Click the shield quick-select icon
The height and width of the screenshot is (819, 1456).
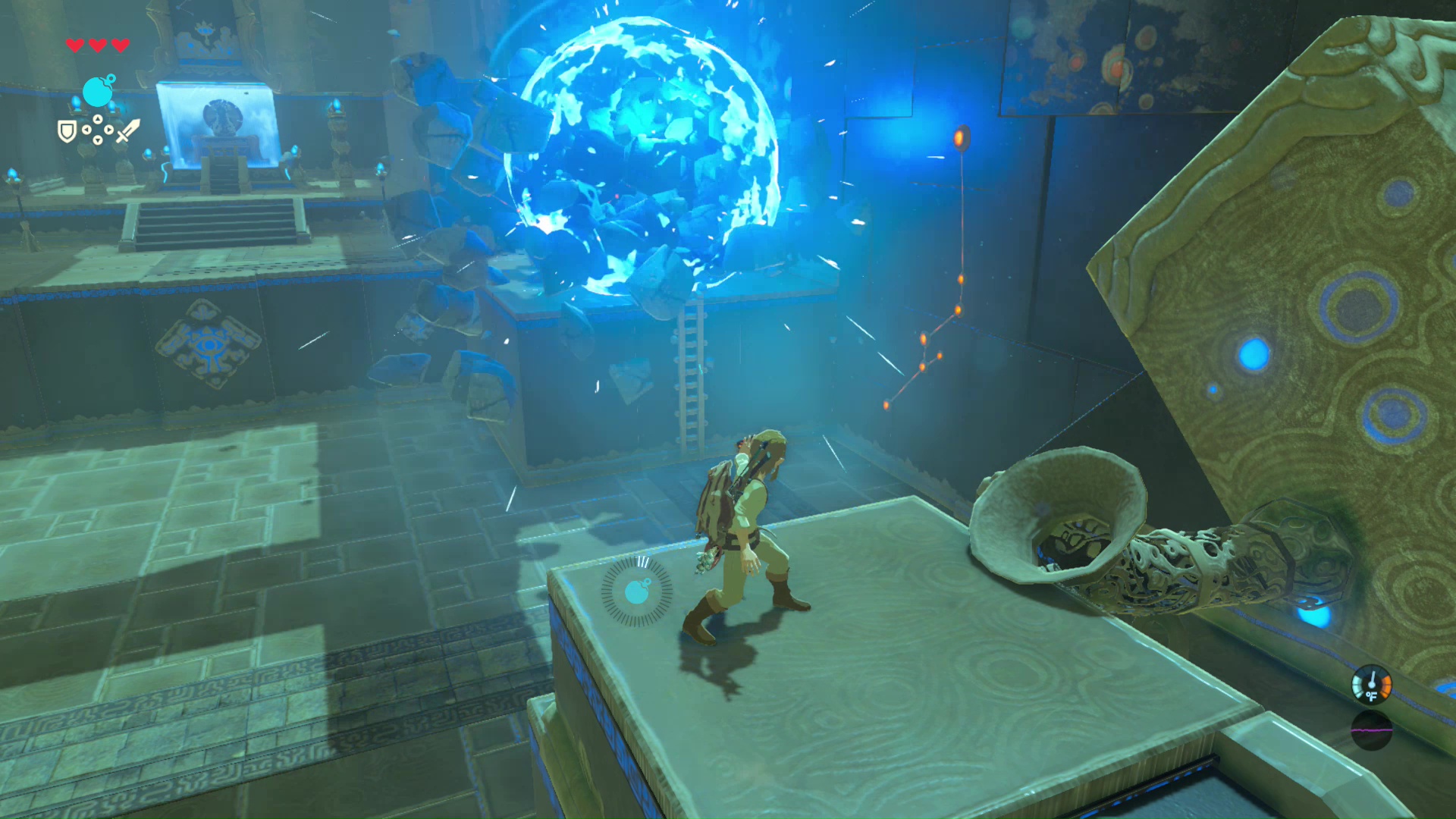67,132
